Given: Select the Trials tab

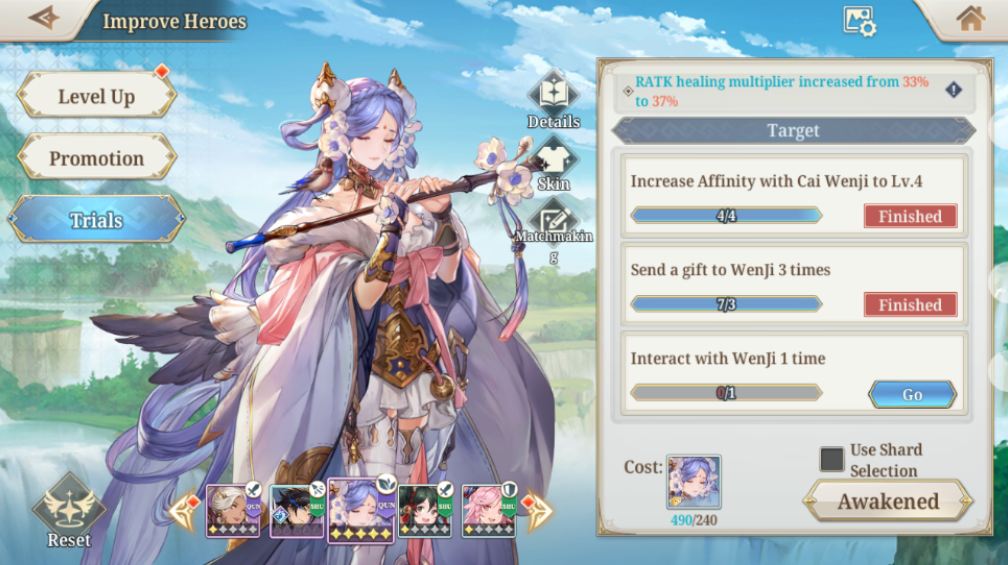Looking at the screenshot, I should click(96, 220).
